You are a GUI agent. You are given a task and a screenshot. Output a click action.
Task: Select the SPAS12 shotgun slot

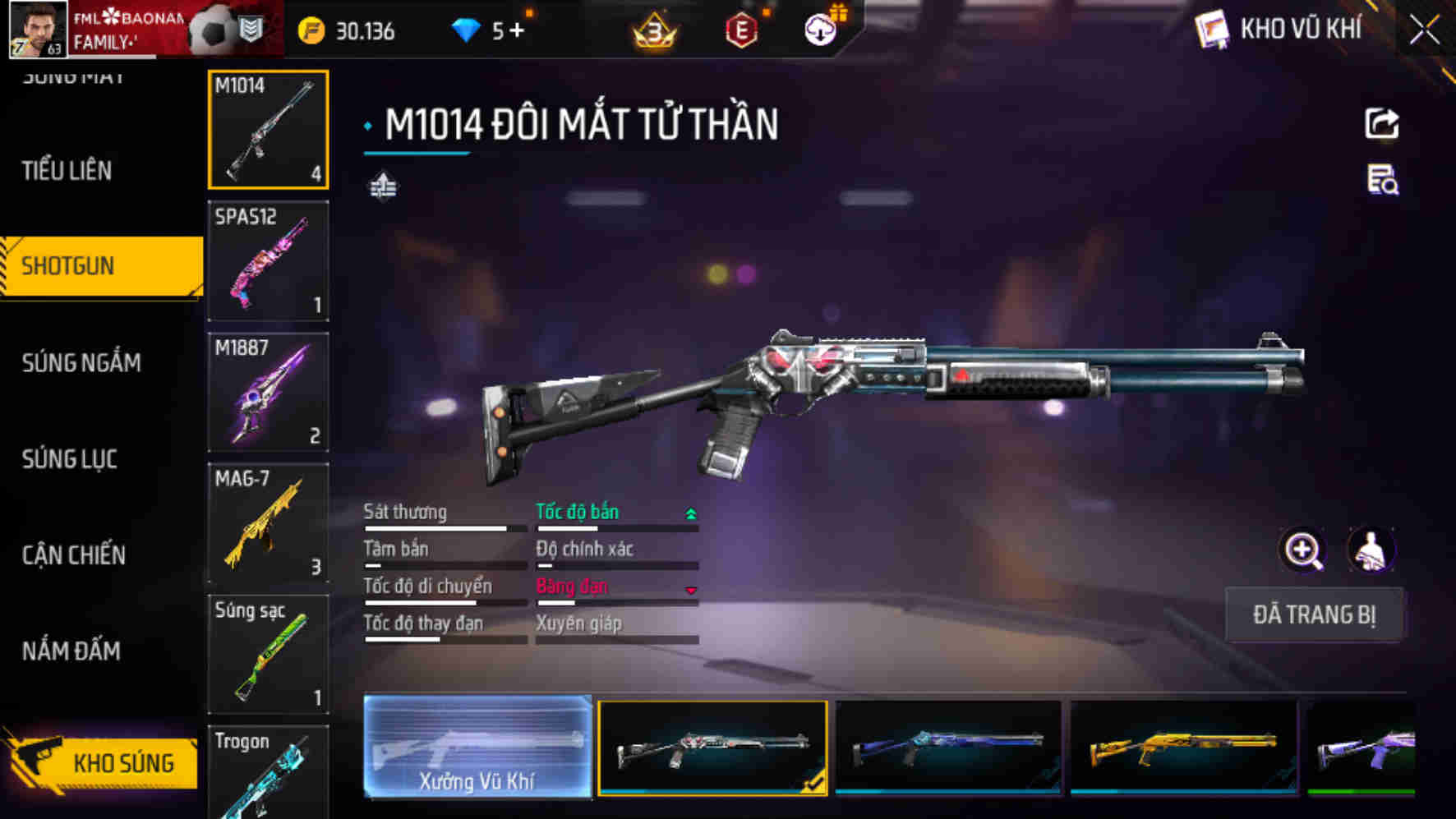268,260
